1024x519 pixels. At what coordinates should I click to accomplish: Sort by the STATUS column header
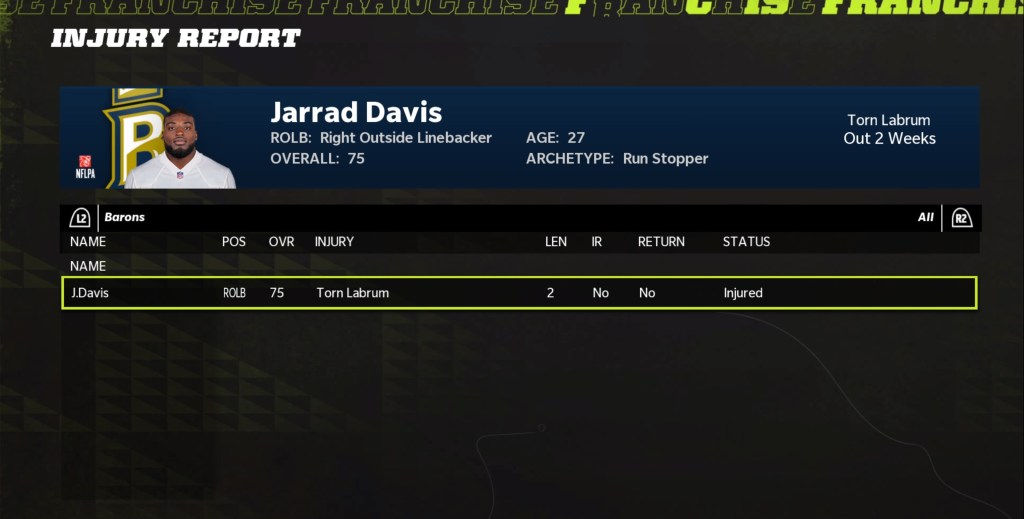coord(746,242)
